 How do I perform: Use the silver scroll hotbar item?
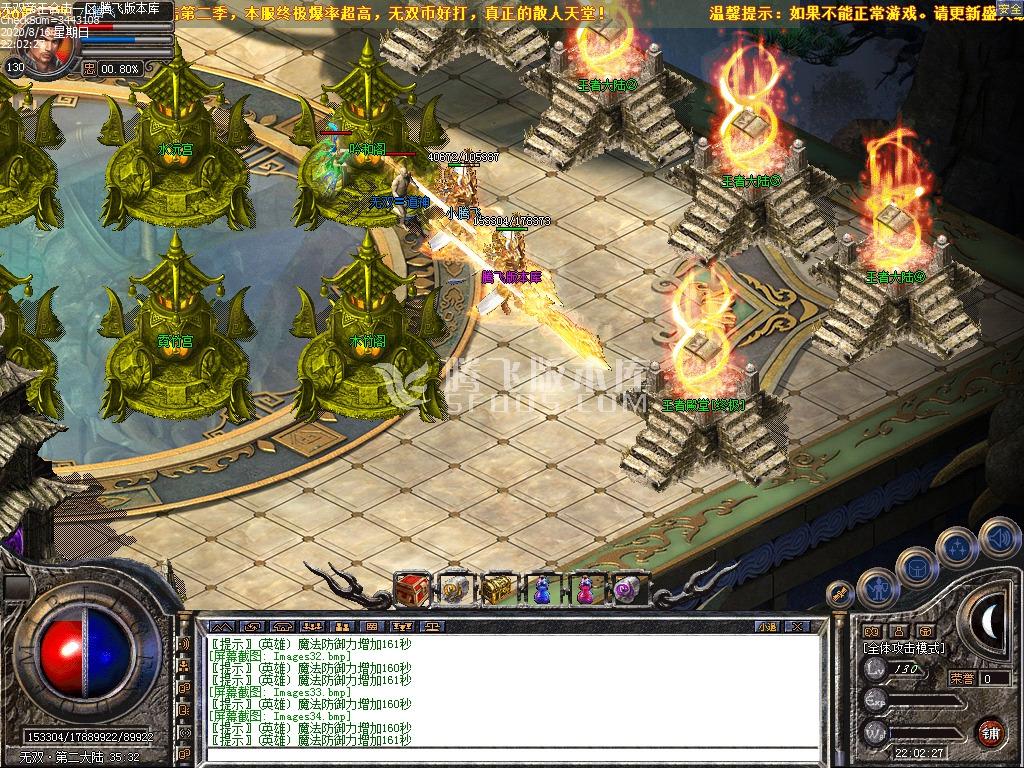point(456,590)
